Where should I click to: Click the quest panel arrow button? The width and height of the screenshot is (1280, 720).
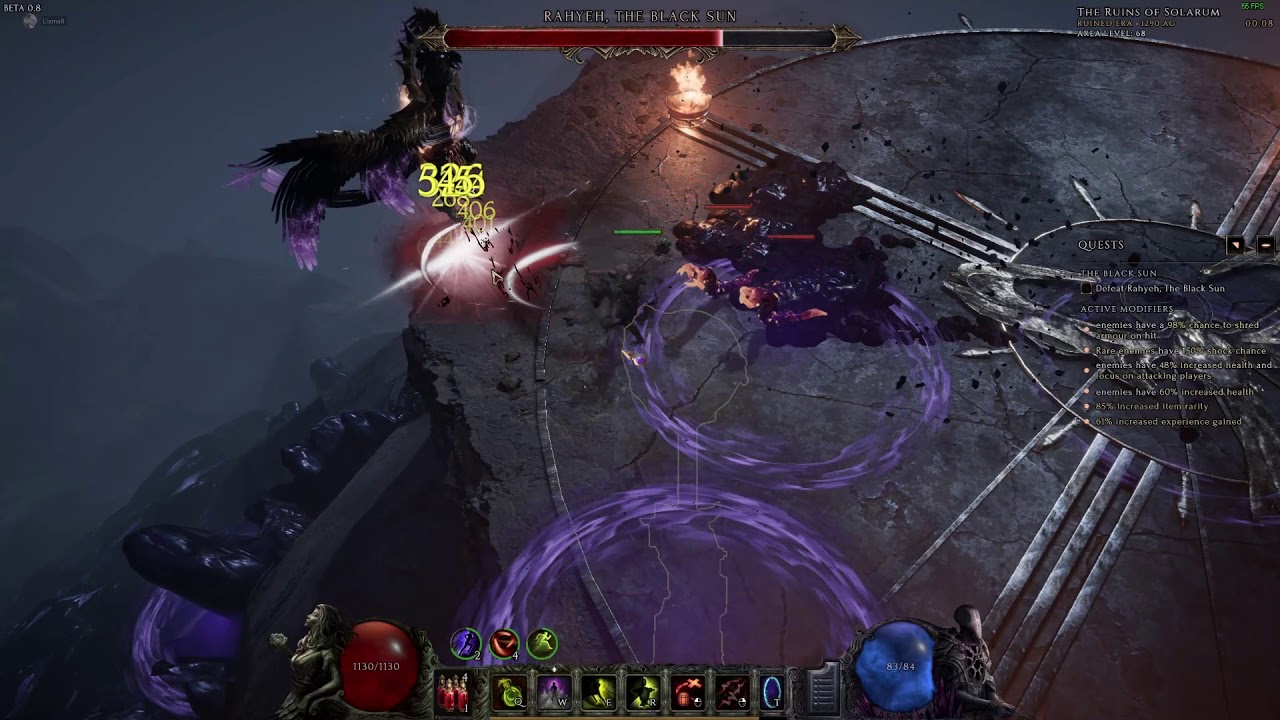tap(1236, 245)
